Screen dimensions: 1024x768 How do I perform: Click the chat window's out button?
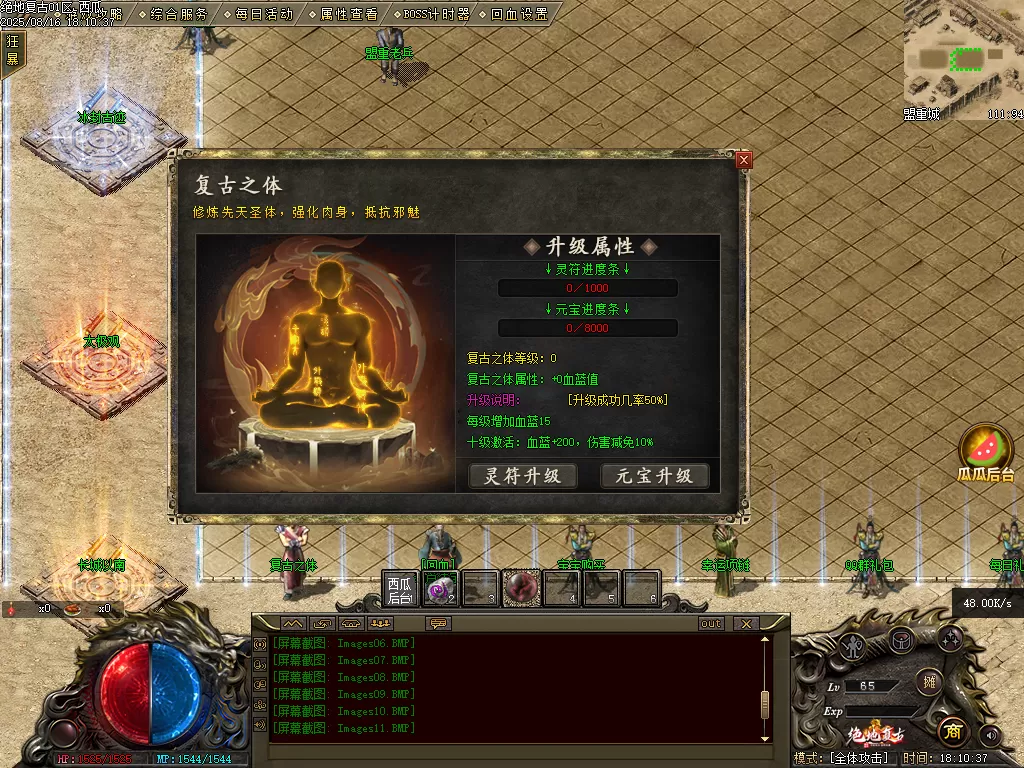click(711, 623)
